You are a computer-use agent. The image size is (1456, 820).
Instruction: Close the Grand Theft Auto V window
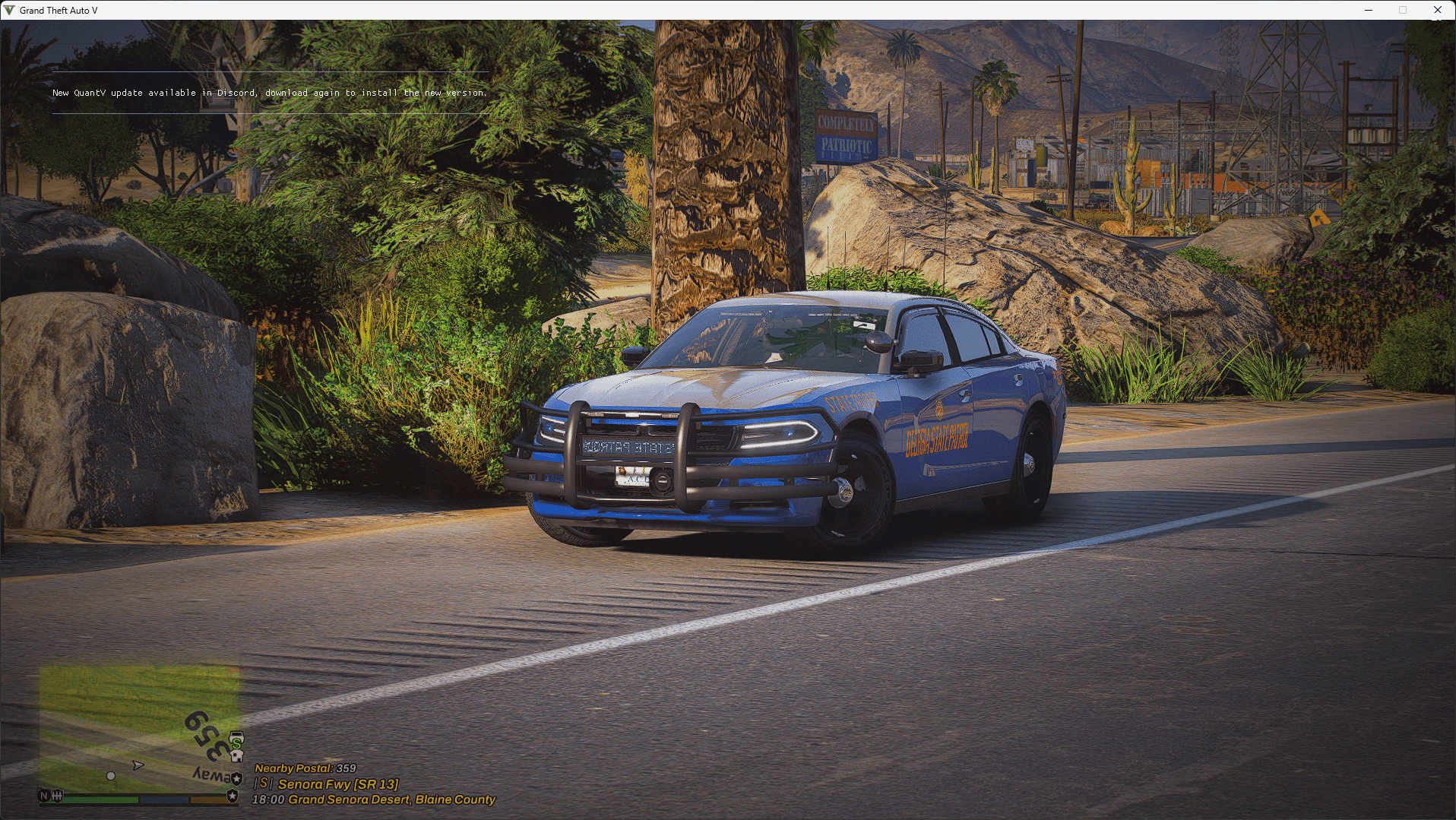point(1437,10)
